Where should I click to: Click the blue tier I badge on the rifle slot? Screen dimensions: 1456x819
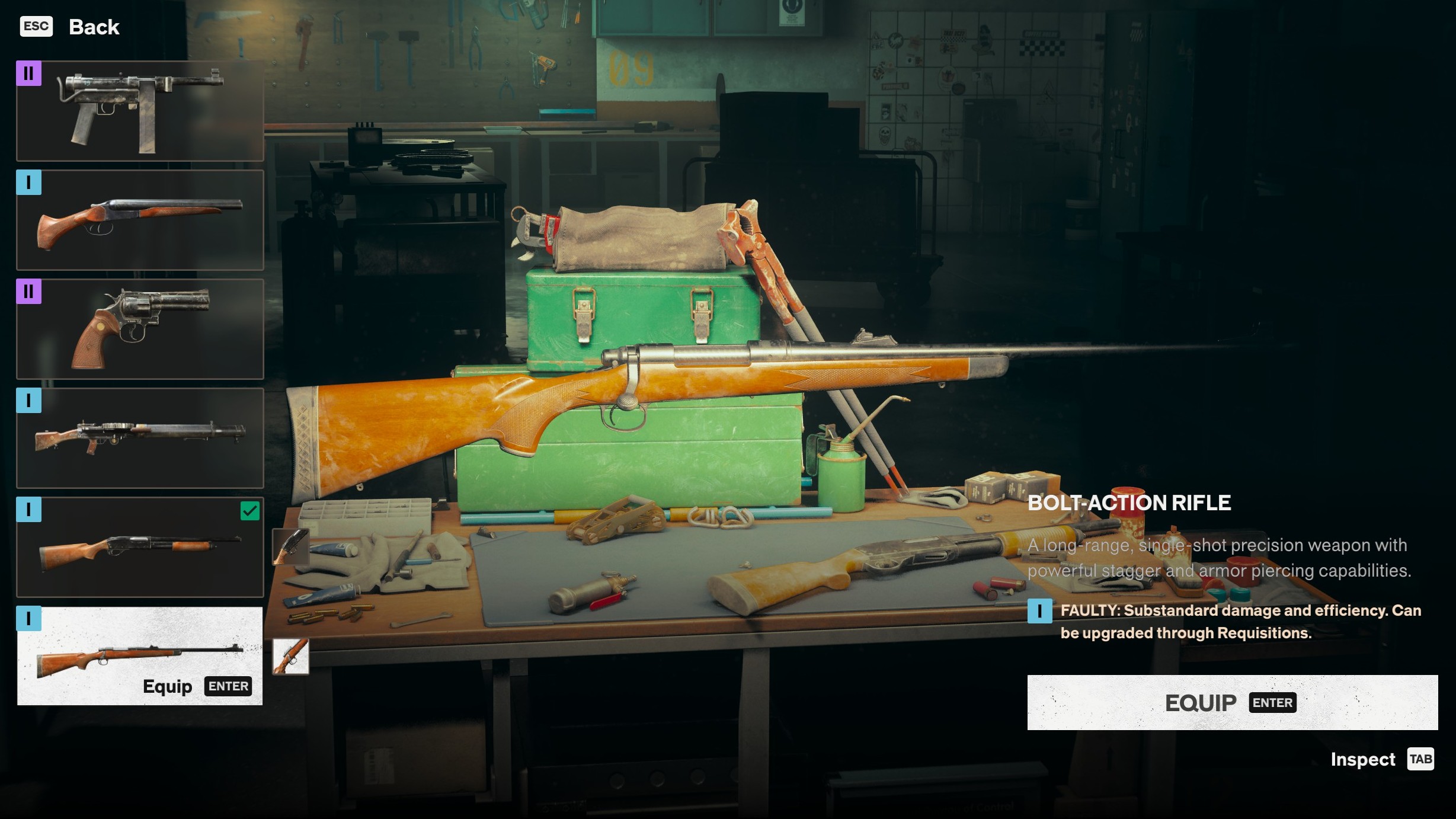click(x=29, y=619)
